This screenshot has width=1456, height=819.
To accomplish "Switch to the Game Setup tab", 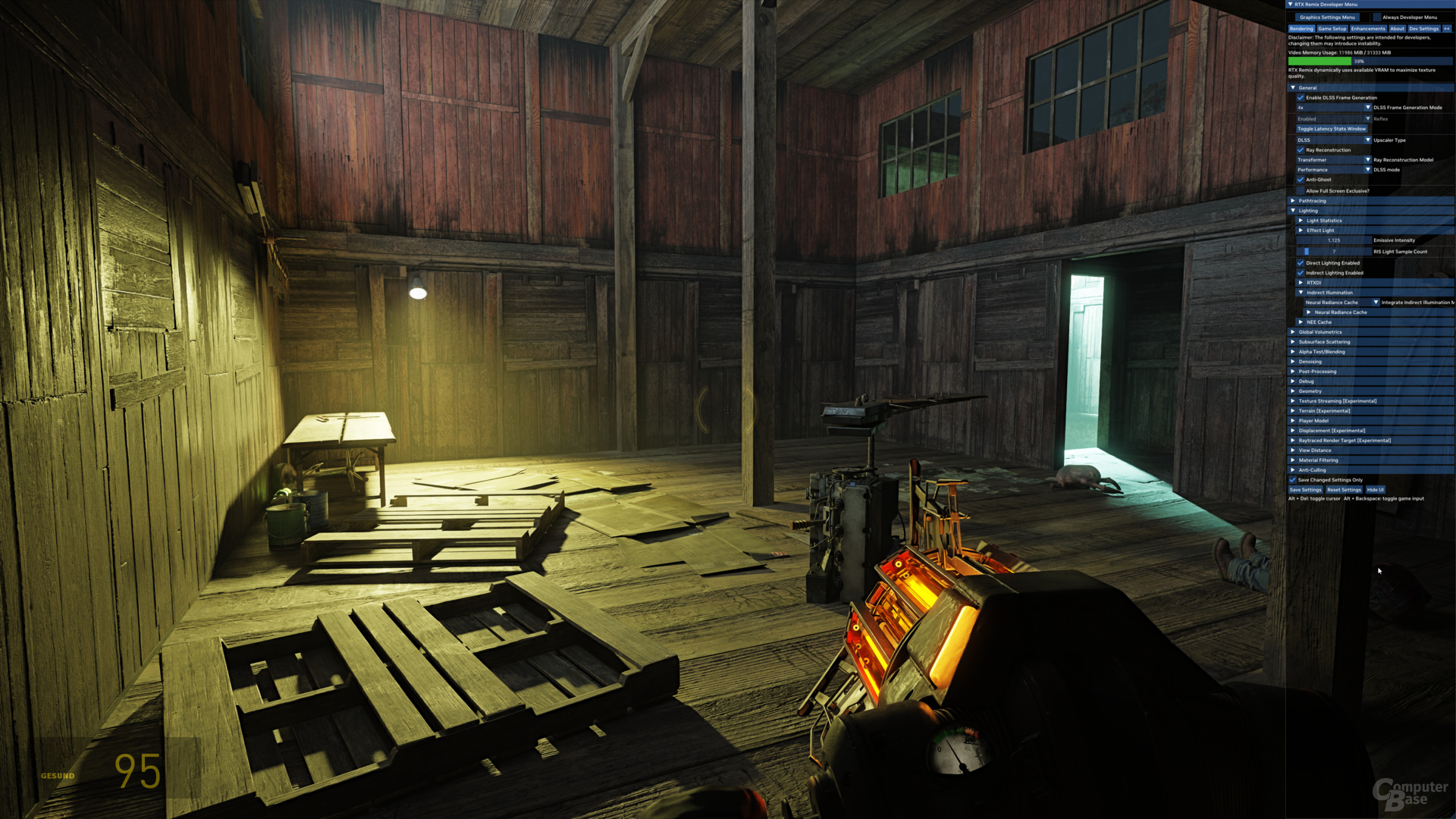I will [x=1332, y=29].
